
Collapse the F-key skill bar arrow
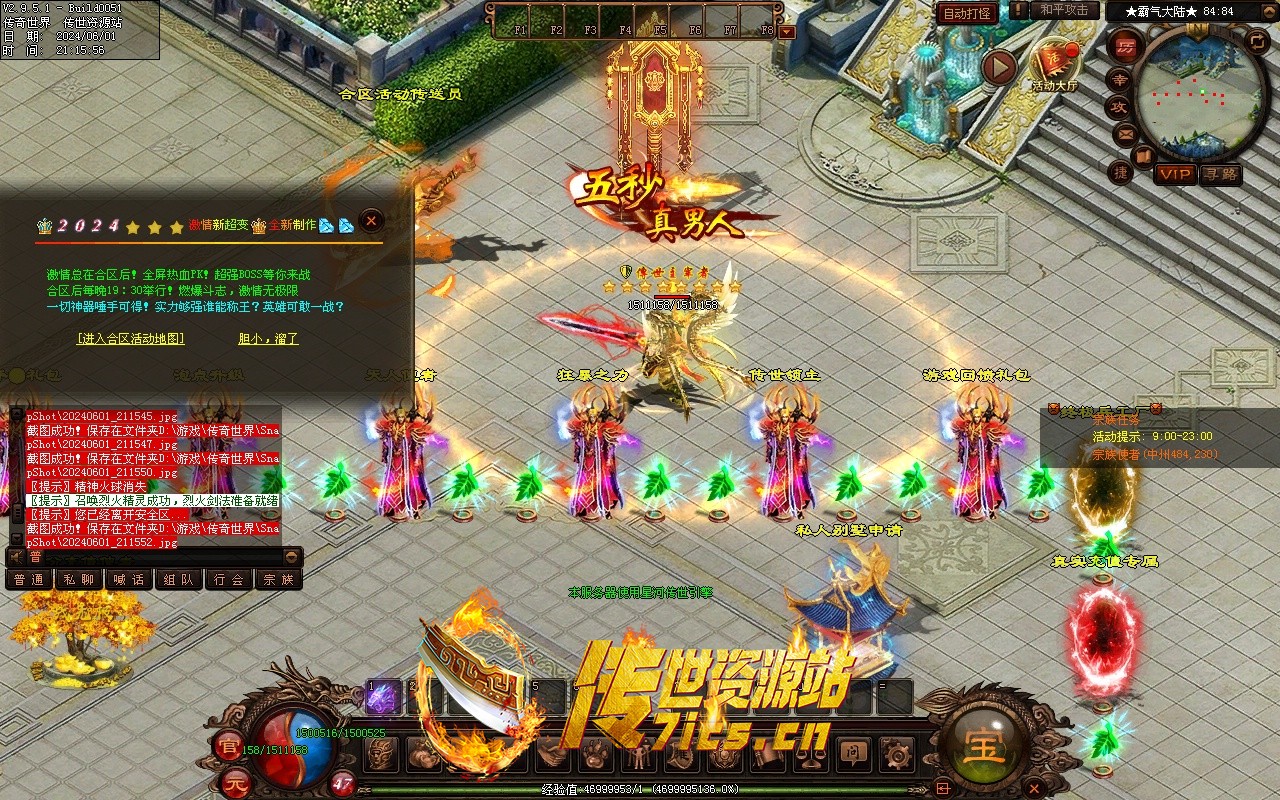(787, 31)
